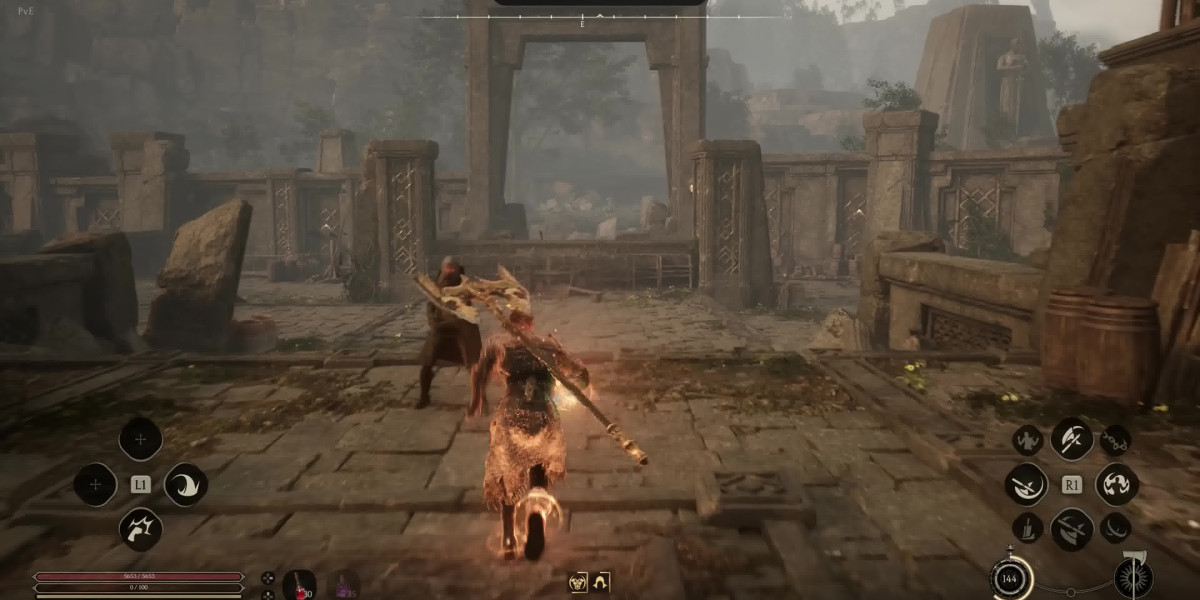Select the purple potion slot

(343, 583)
